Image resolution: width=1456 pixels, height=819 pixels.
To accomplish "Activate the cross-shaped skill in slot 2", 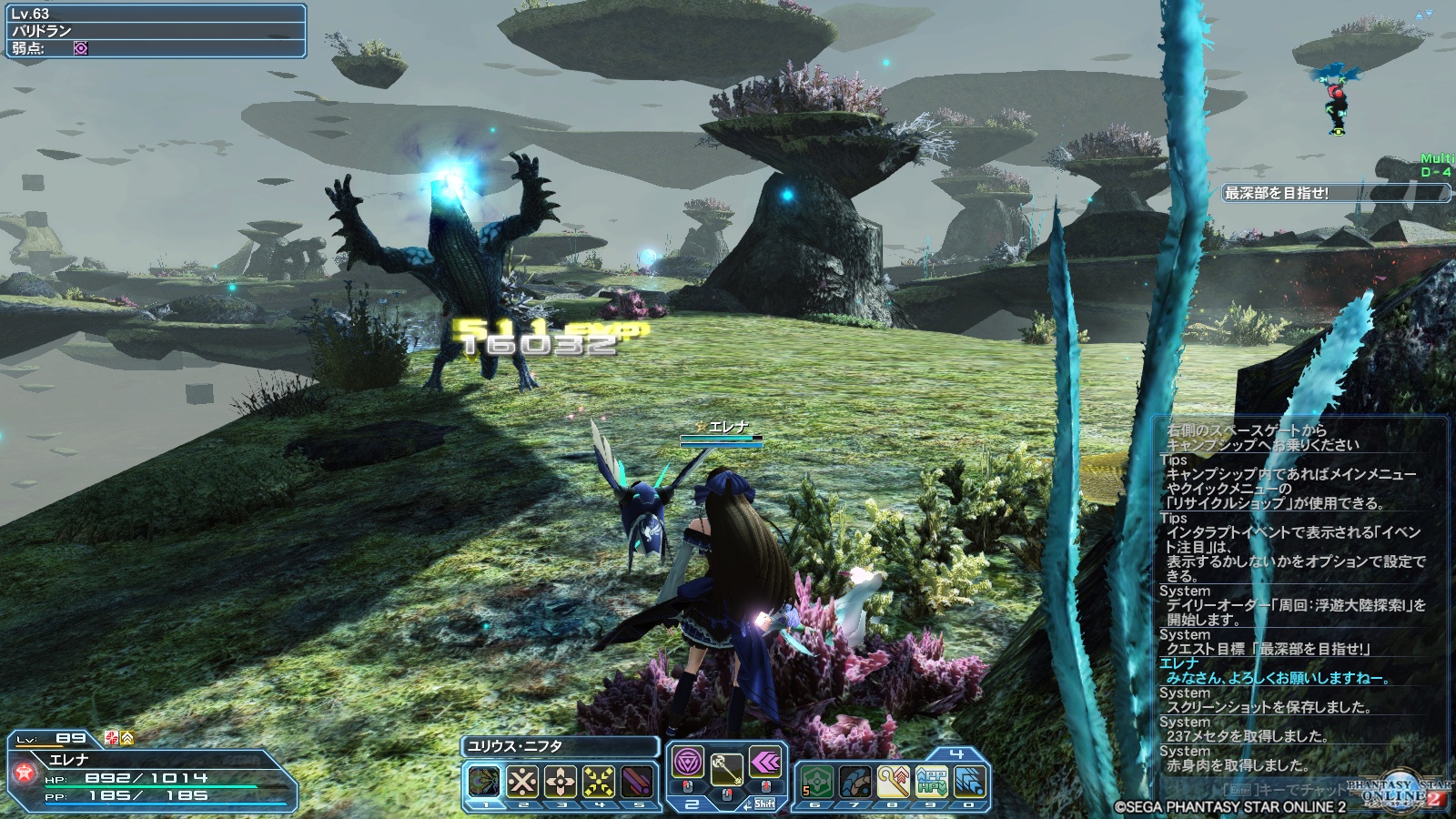I will click(522, 782).
